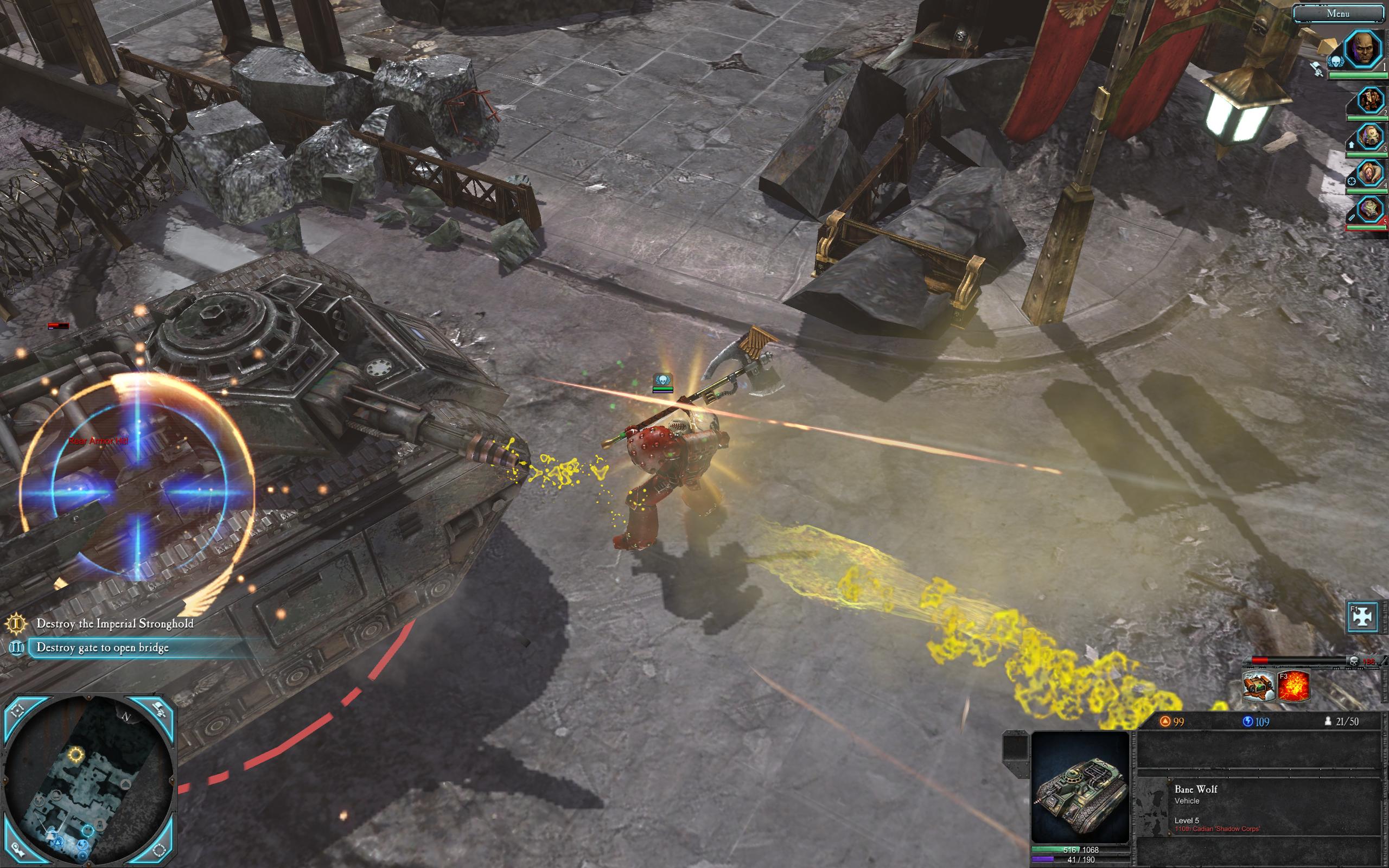Select the 'Destroy the Imperial Stronghold' objective
Image resolution: width=1389 pixels, height=868 pixels.
point(115,623)
